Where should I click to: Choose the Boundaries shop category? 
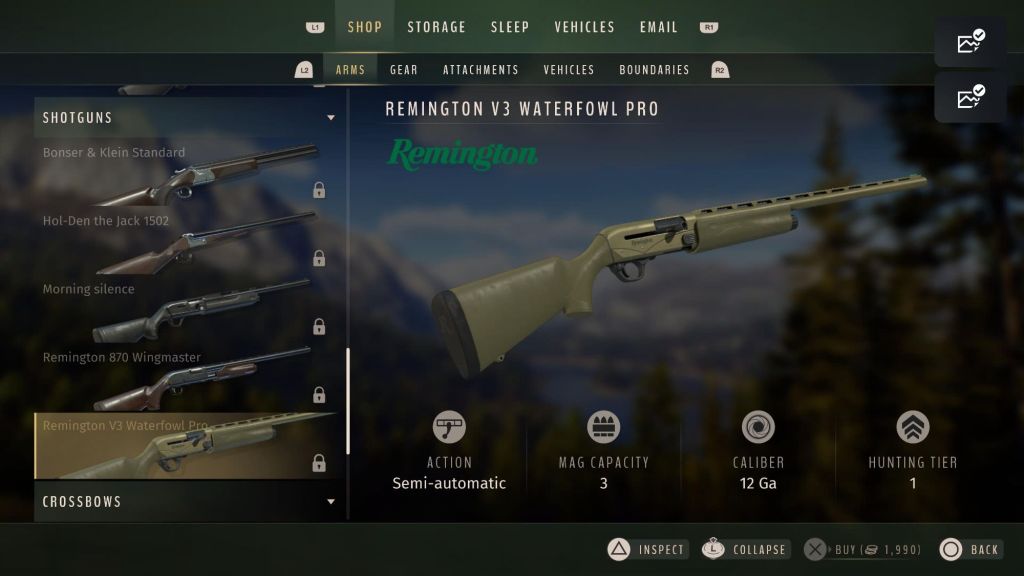point(654,70)
